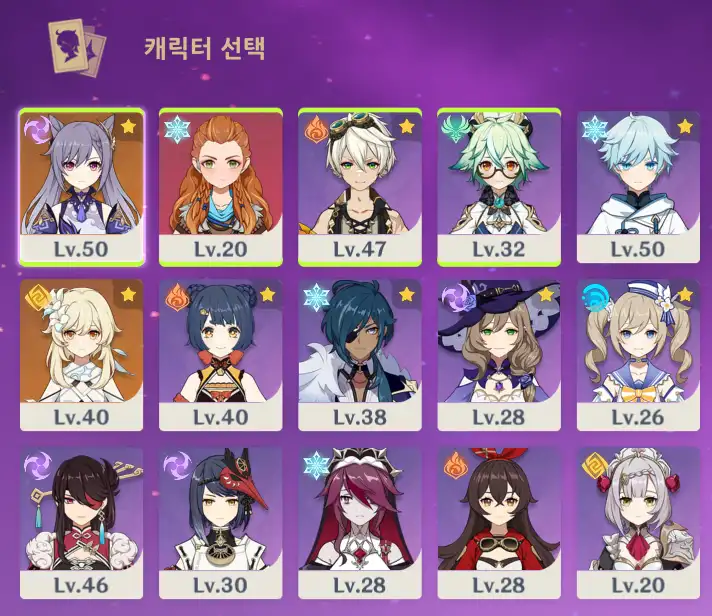Pick Bennett at Lv.47
712x616 pixels.
(x=360, y=185)
